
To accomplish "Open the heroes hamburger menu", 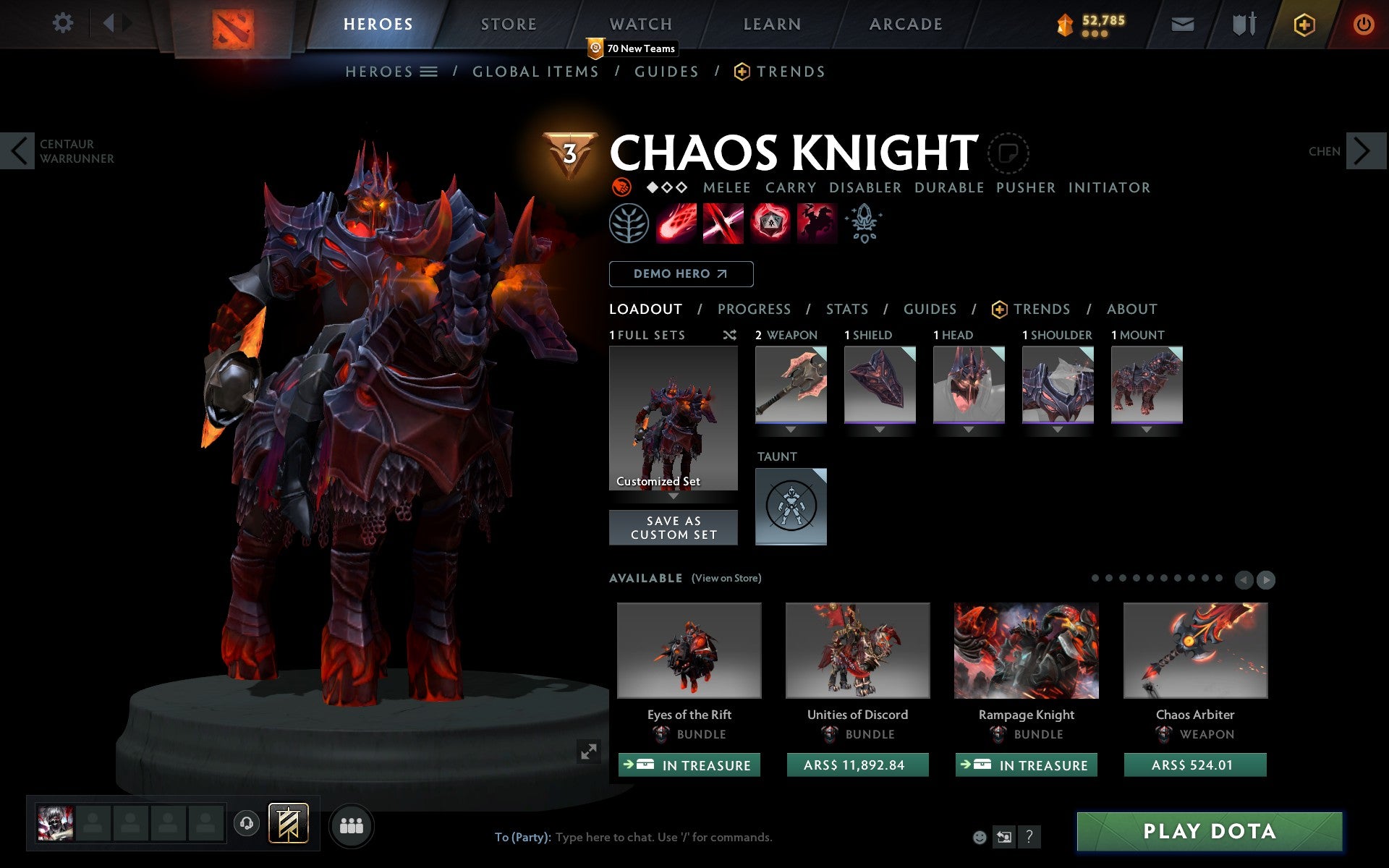I will click(429, 72).
